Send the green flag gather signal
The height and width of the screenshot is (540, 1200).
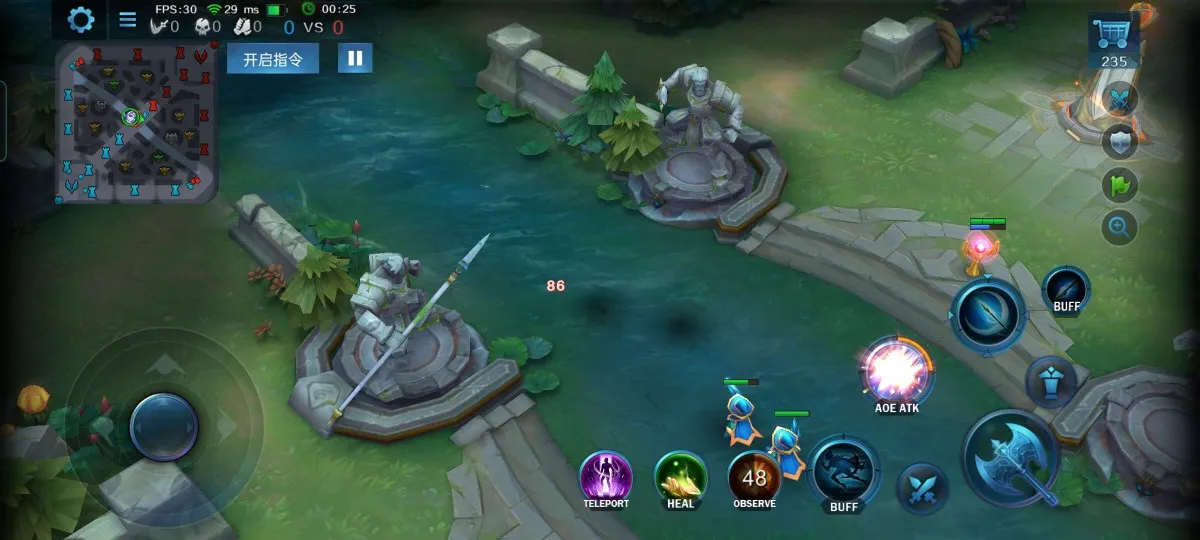tap(1120, 185)
